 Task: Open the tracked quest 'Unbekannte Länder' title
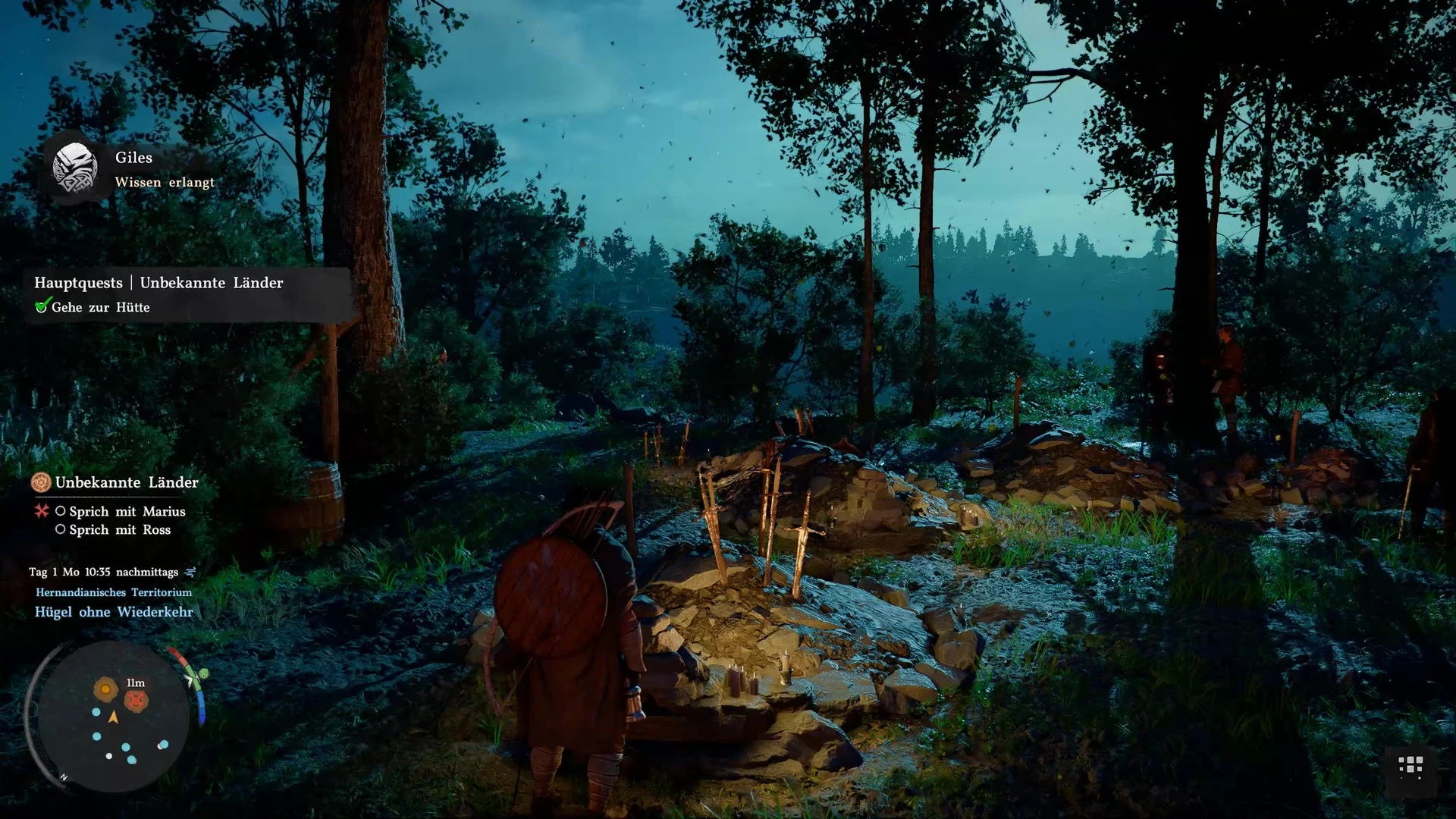click(x=126, y=482)
